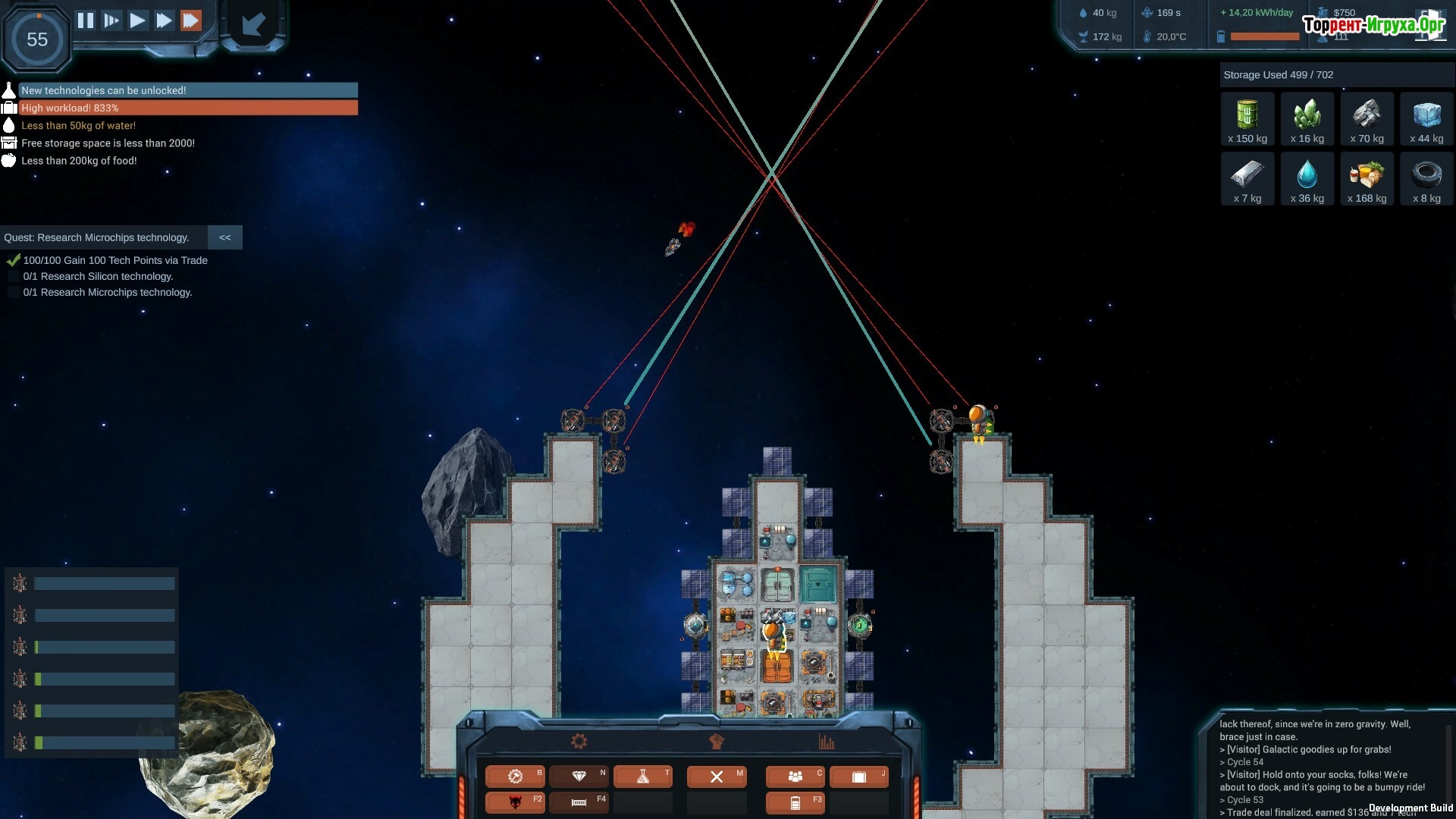Pause the game simulation

tap(86, 20)
